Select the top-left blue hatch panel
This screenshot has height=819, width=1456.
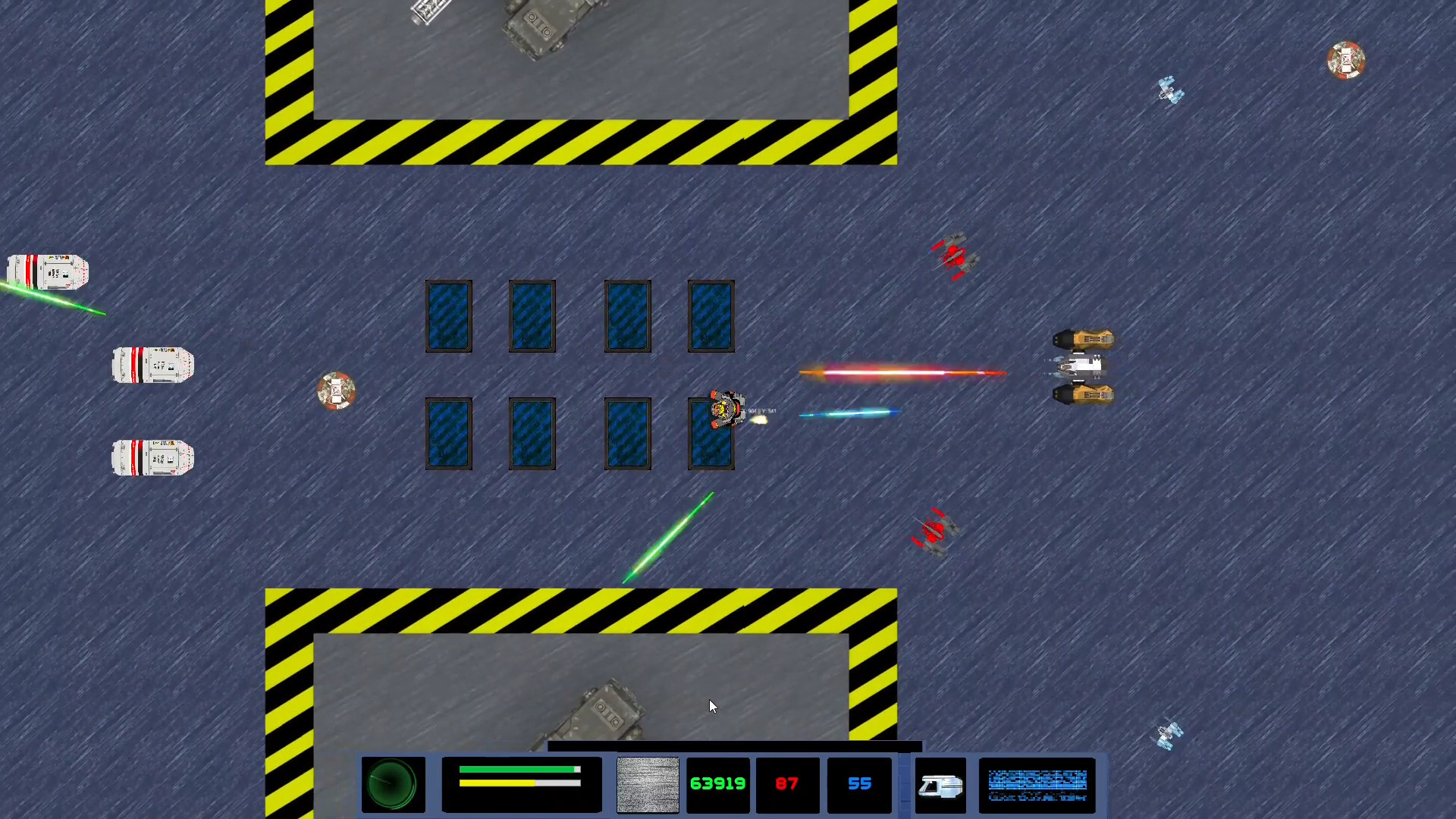(448, 315)
